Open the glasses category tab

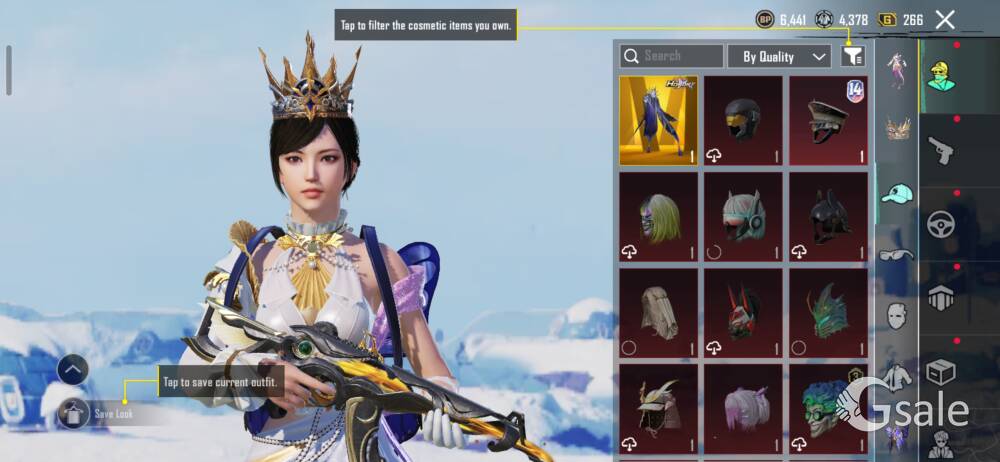click(897, 255)
